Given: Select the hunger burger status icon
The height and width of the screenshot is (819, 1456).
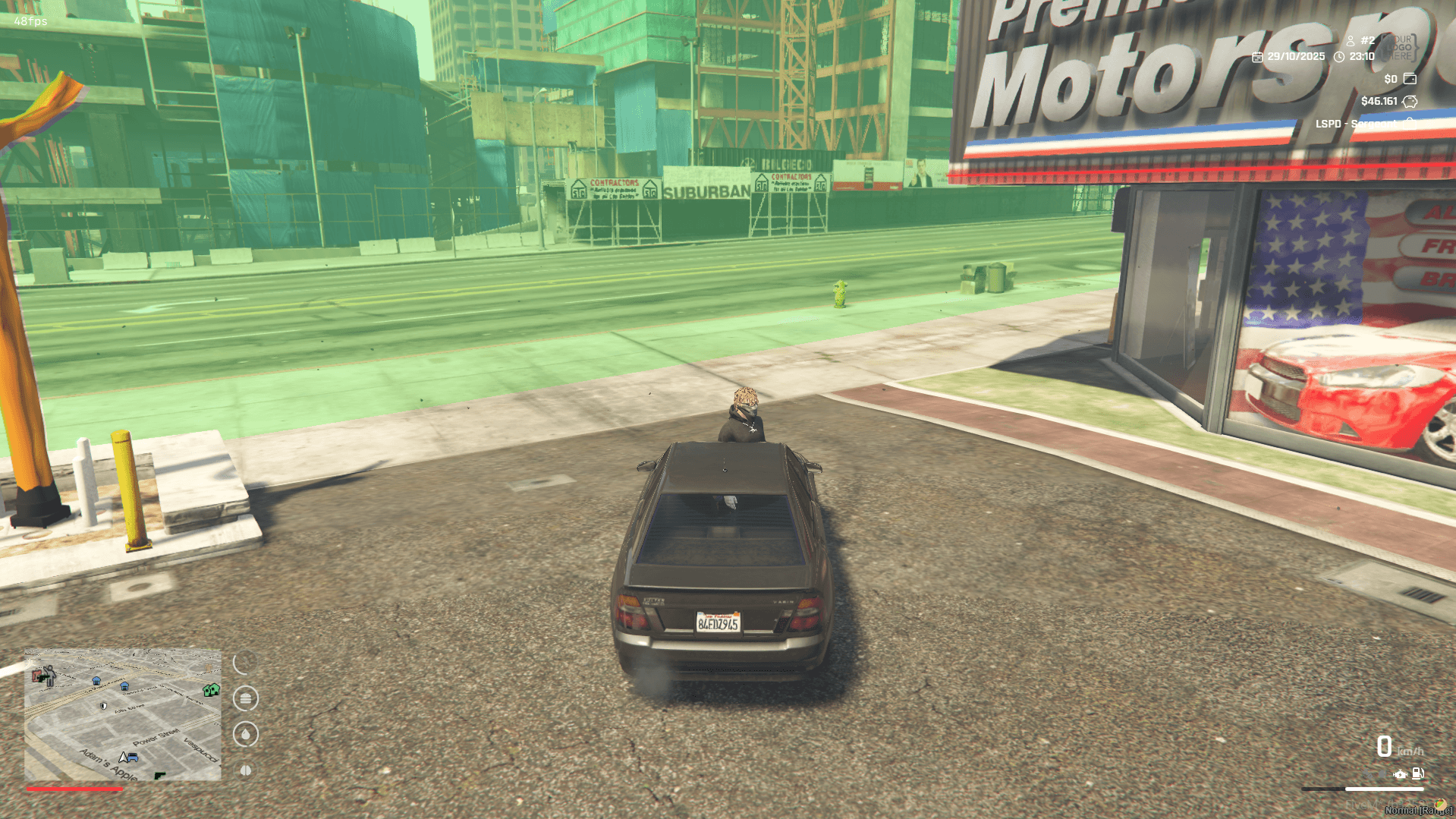Looking at the screenshot, I should [246, 698].
